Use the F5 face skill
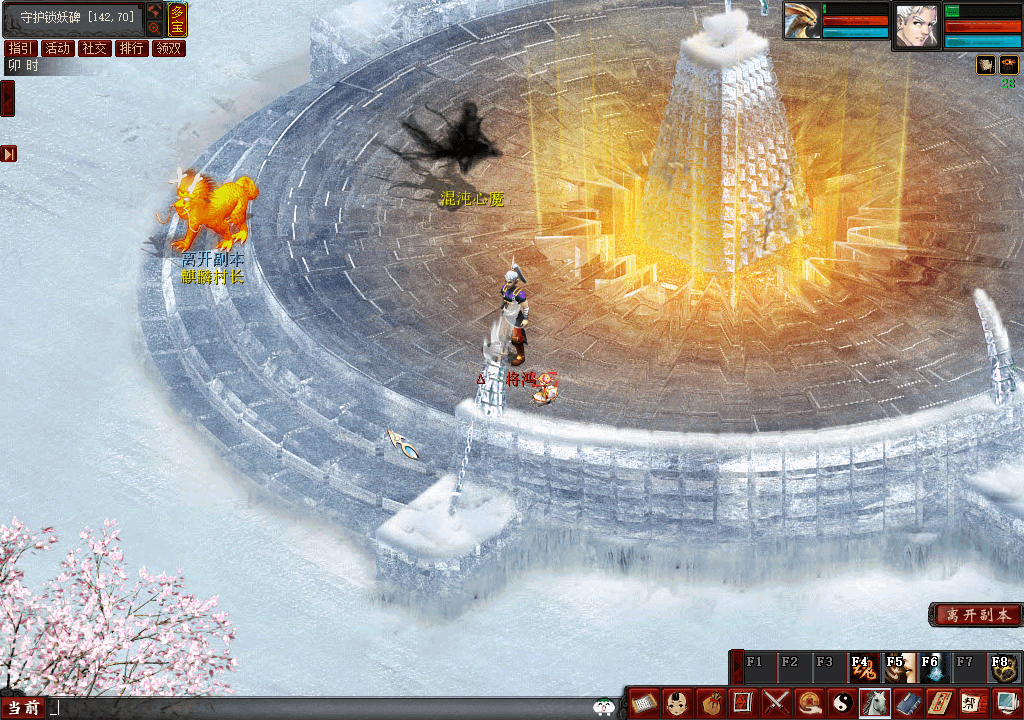This screenshot has width=1024, height=720. [x=897, y=667]
